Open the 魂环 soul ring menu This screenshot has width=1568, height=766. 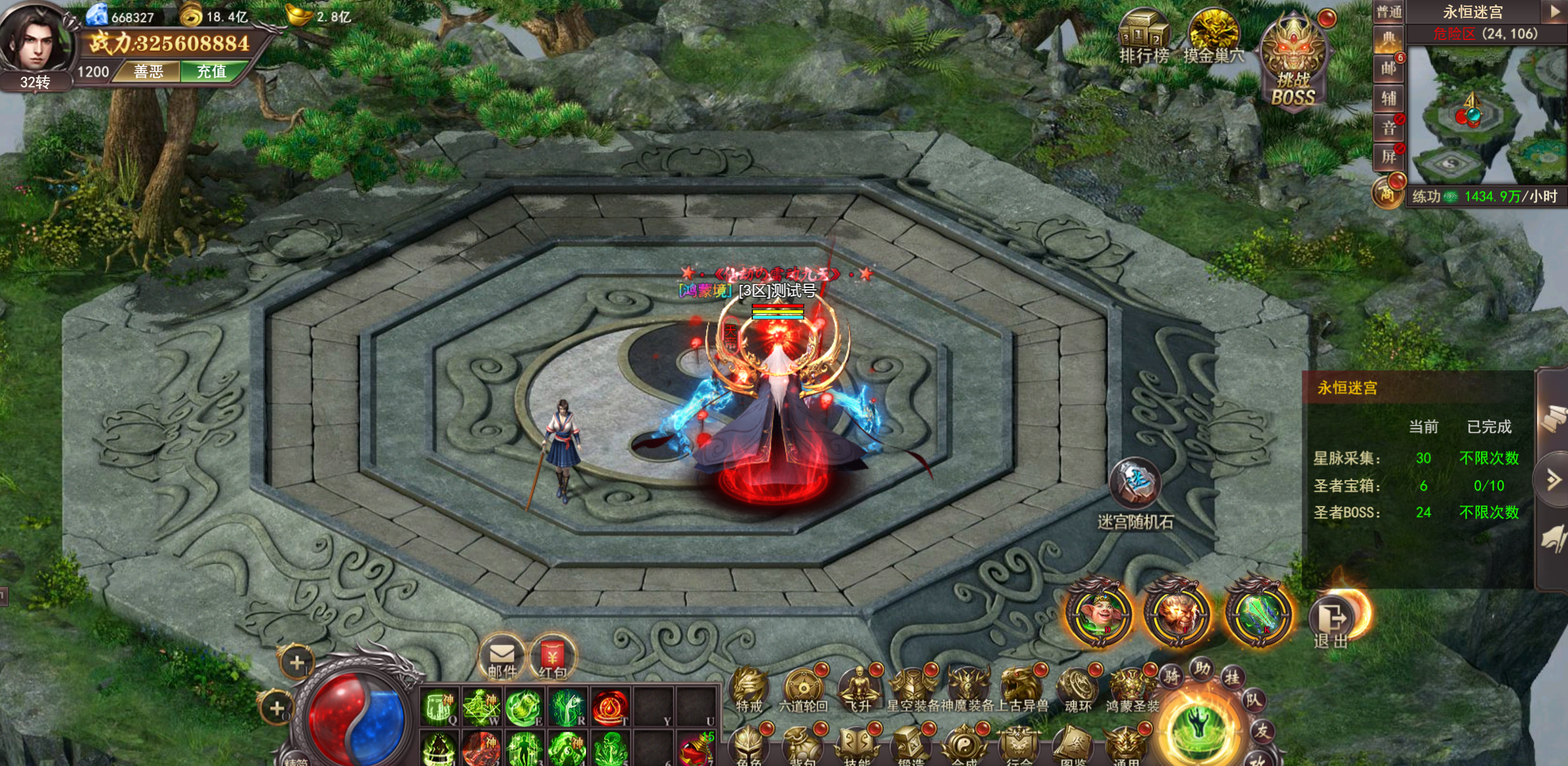(x=1078, y=690)
